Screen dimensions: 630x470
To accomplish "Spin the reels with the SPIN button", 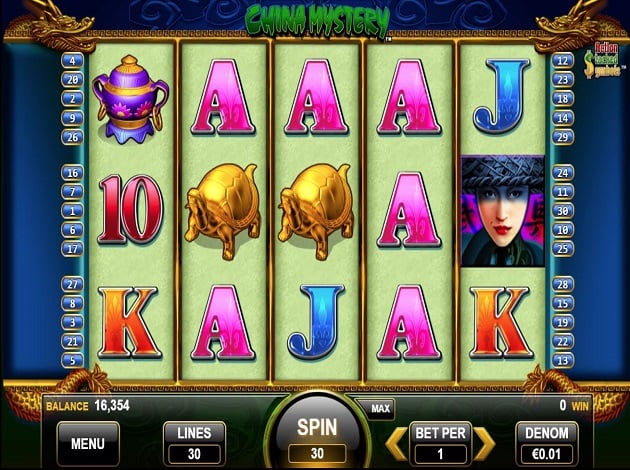I will [x=314, y=434].
